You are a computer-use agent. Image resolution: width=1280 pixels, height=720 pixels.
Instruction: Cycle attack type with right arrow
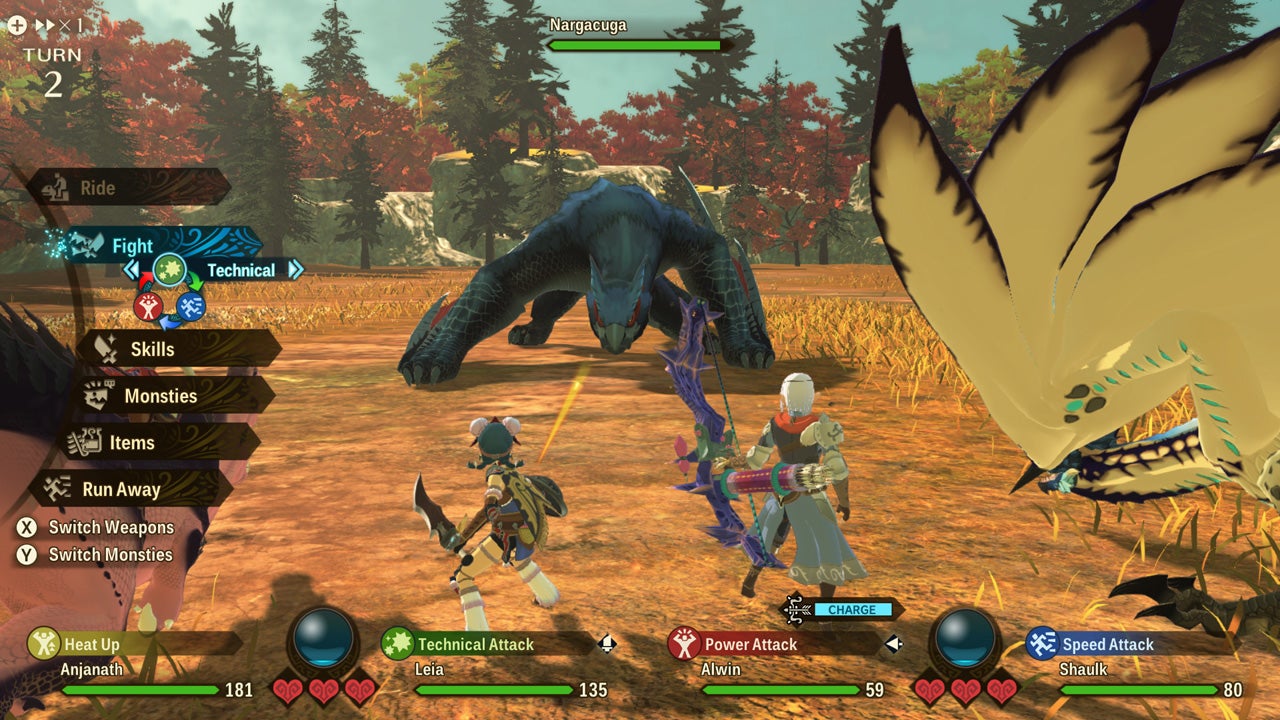click(295, 270)
